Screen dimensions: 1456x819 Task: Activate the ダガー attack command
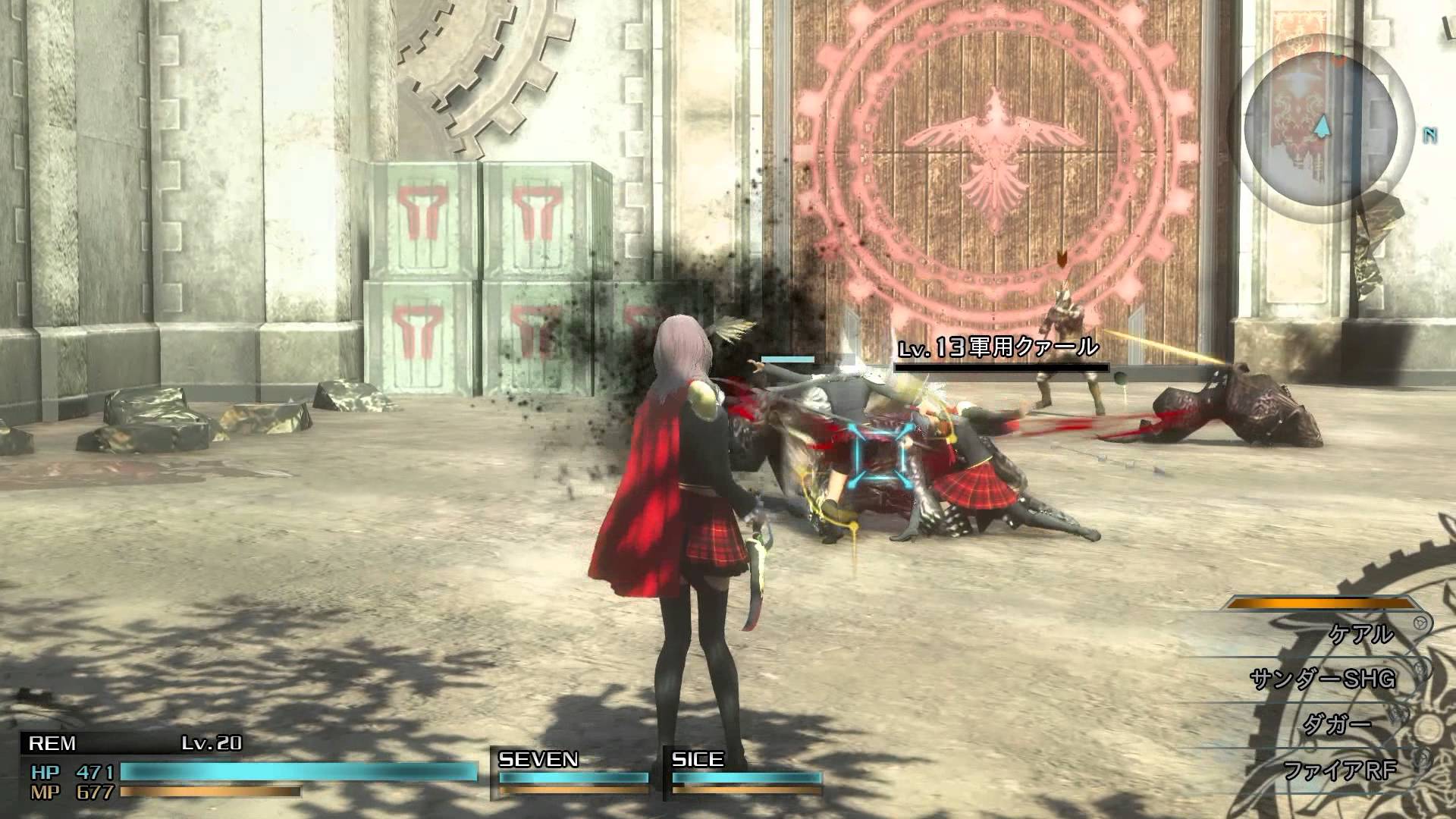(x=1336, y=725)
